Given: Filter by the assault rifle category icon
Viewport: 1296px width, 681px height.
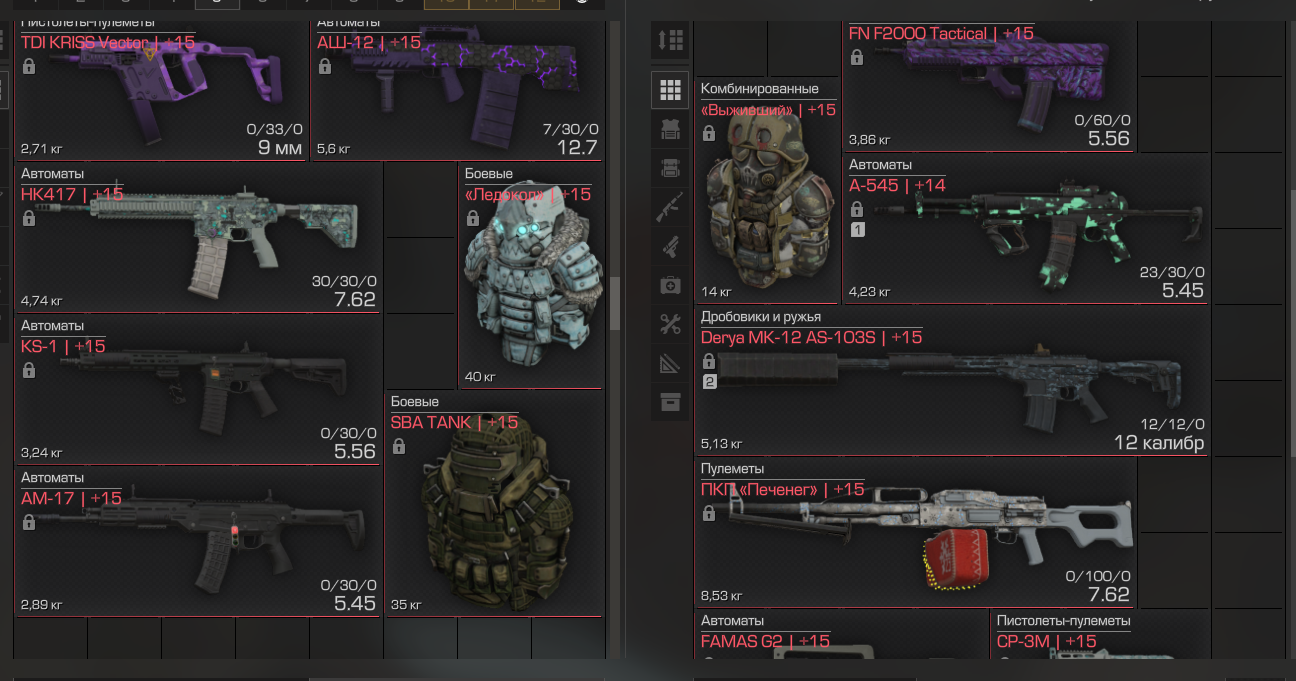Looking at the screenshot, I should pyautogui.click(x=670, y=207).
